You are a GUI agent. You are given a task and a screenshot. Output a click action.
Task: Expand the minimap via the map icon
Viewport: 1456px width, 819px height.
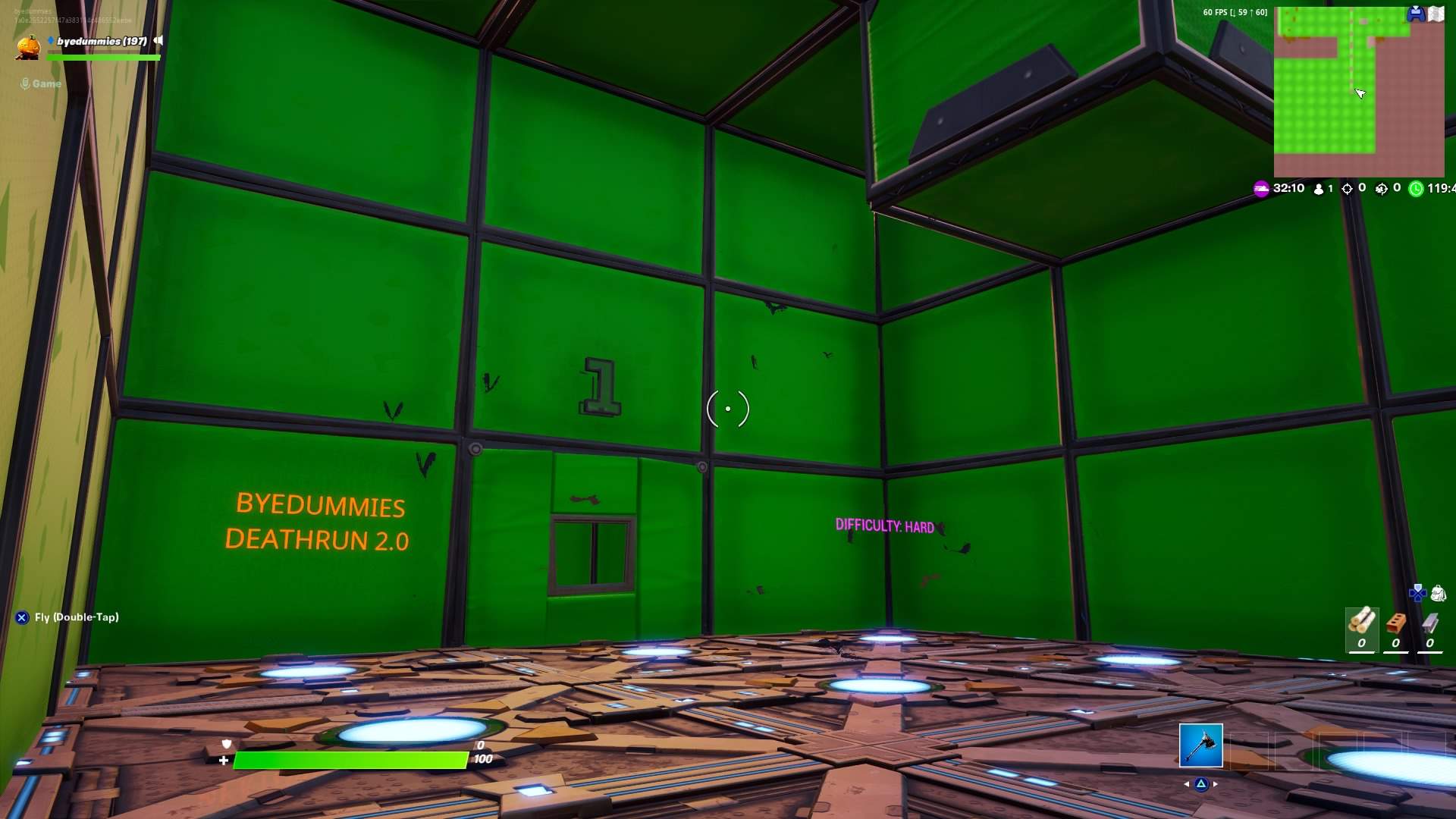pyautogui.click(x=1436, y=12)
